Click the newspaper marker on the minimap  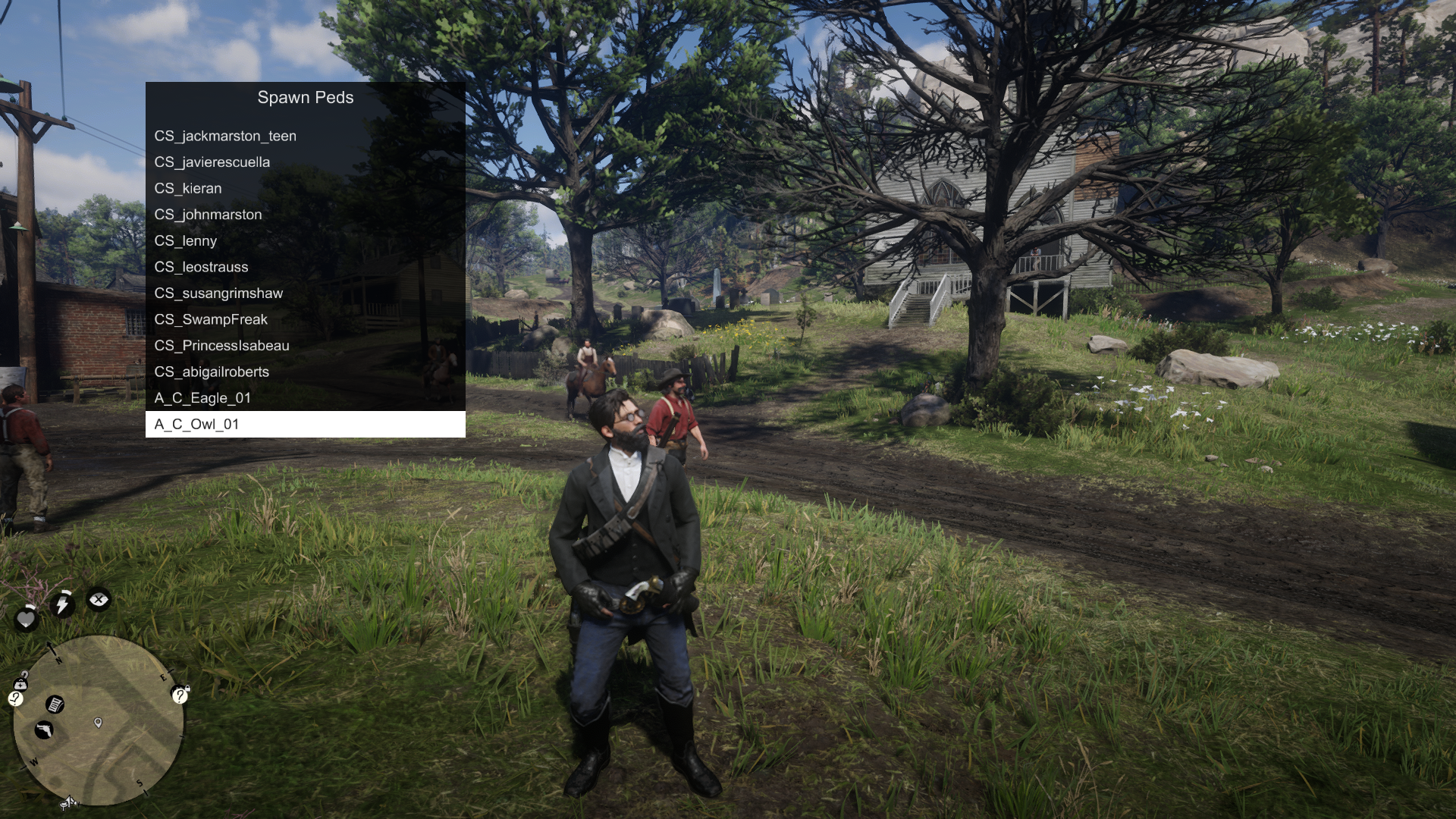[x=55, y=705]
